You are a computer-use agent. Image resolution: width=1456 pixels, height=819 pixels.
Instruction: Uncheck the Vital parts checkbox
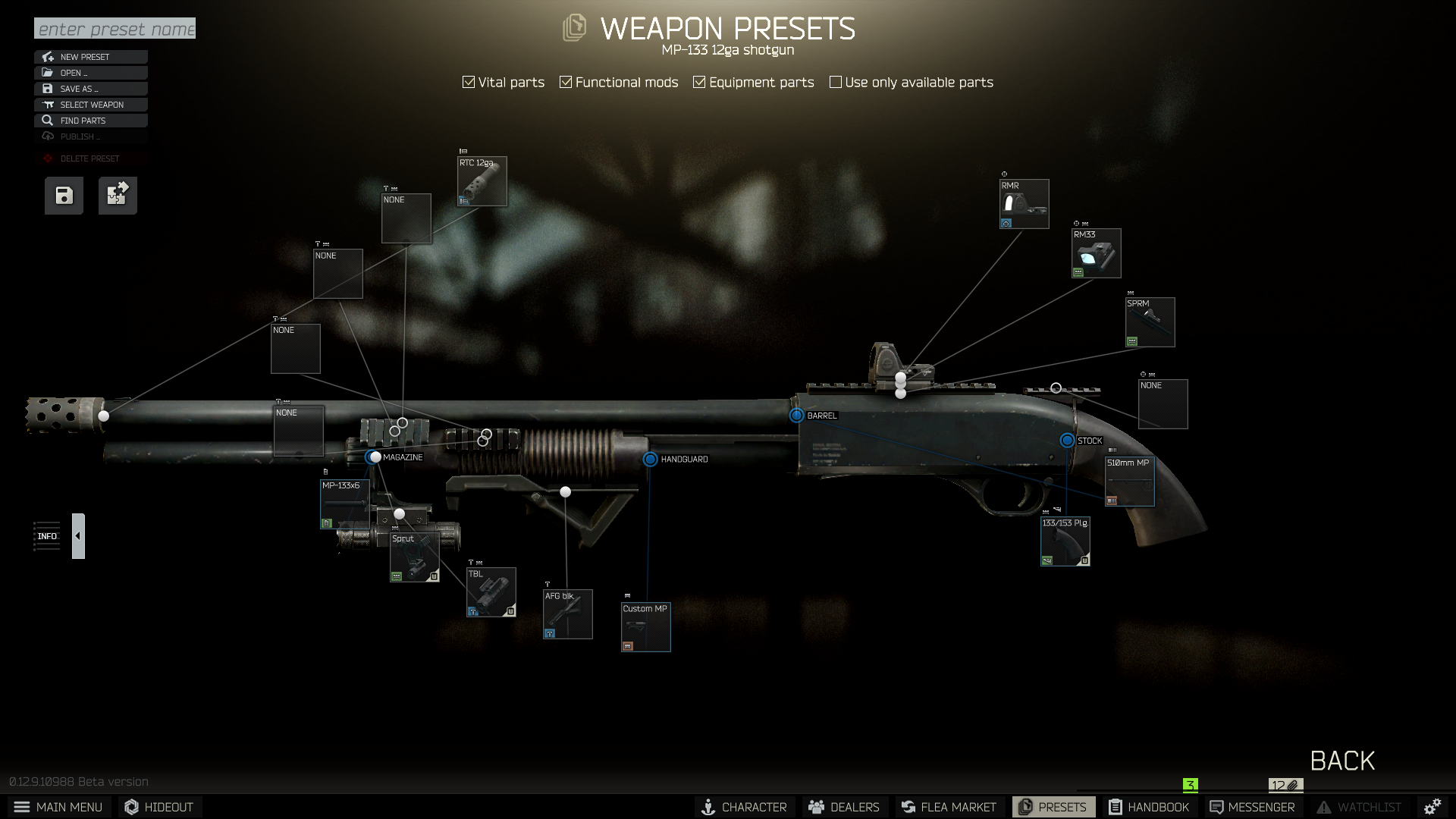[467, 81]
